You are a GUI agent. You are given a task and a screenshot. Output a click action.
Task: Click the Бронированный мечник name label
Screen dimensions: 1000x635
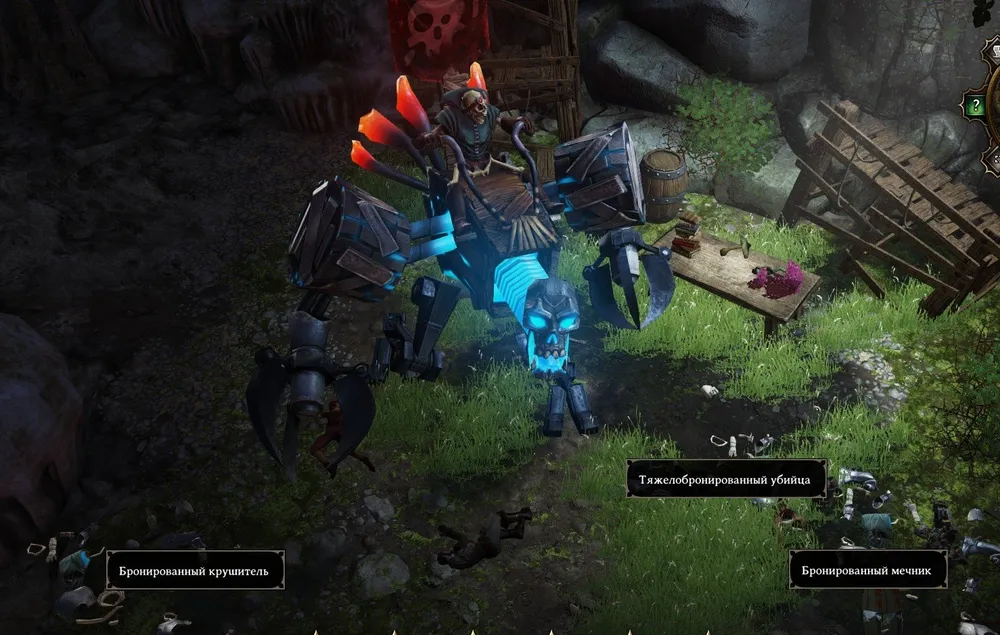click(x=867, y=570)
